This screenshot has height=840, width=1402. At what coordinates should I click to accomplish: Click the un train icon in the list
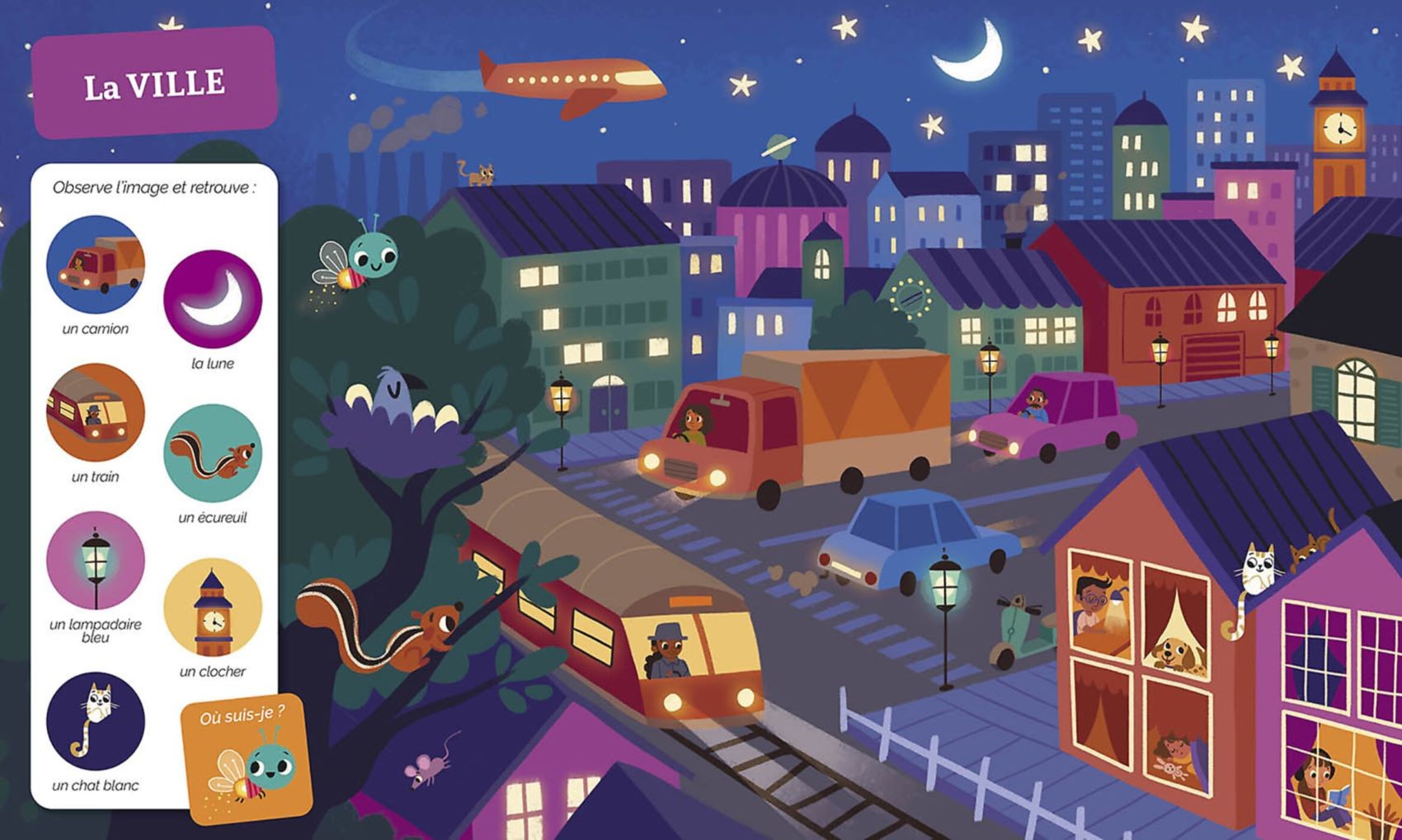tap(96, 412)
